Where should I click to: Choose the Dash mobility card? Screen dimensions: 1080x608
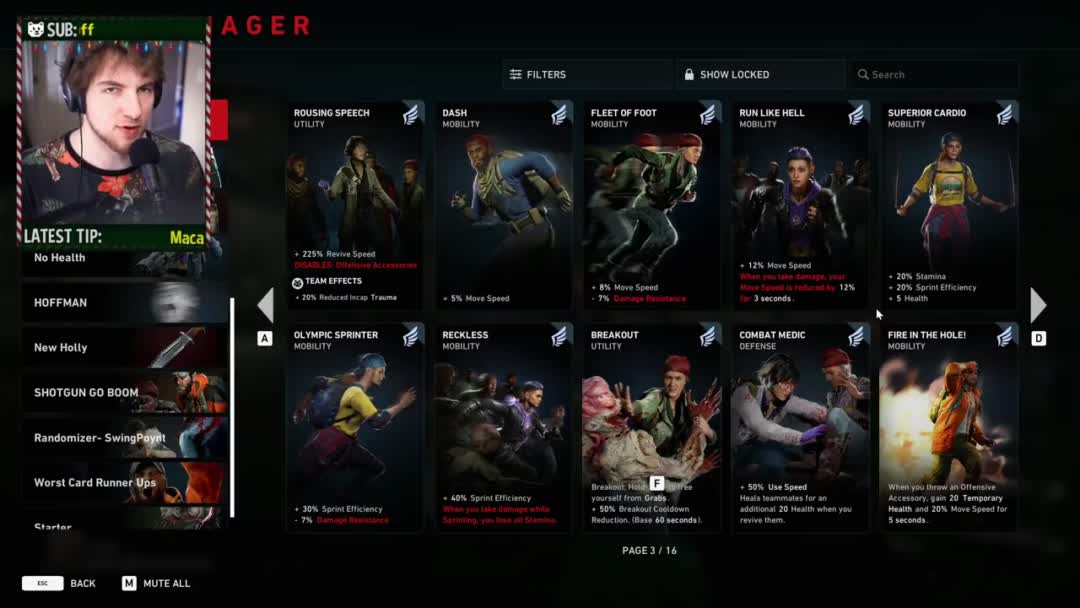click(x=503, y=205)
